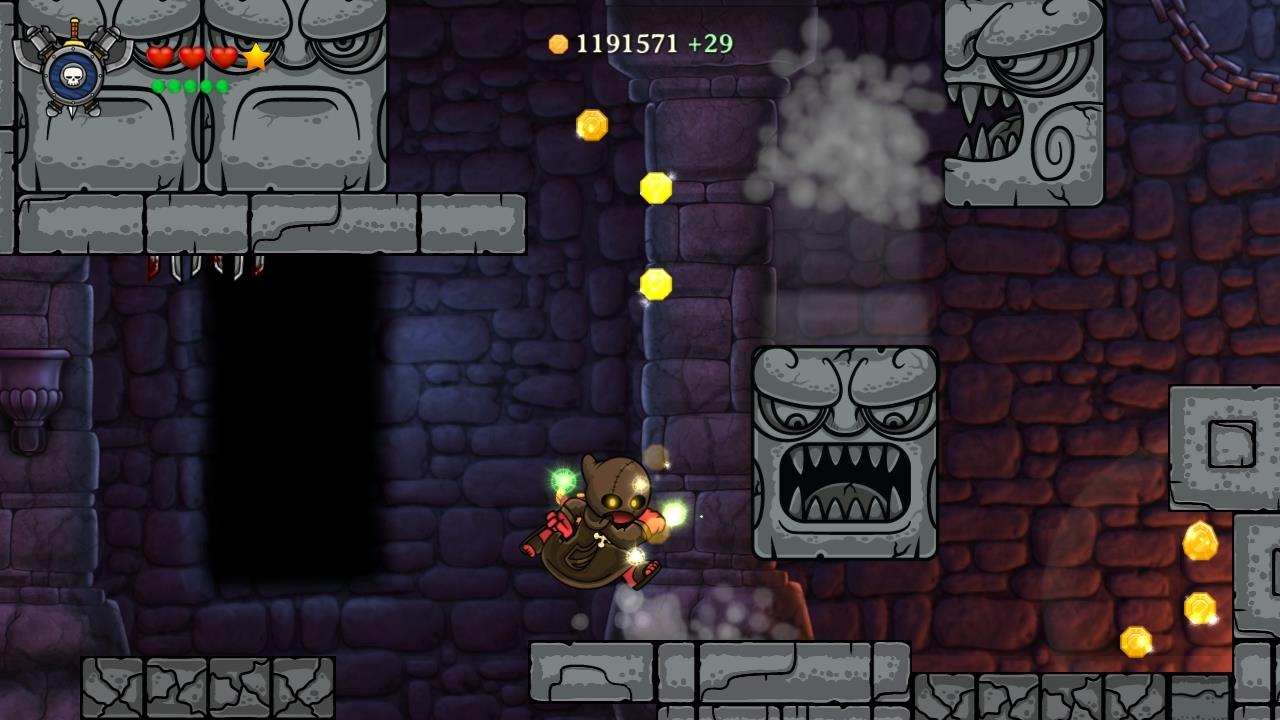Click the coin icon beside the score
Screen dimensions: 1280x720
[x=556, y=42]
